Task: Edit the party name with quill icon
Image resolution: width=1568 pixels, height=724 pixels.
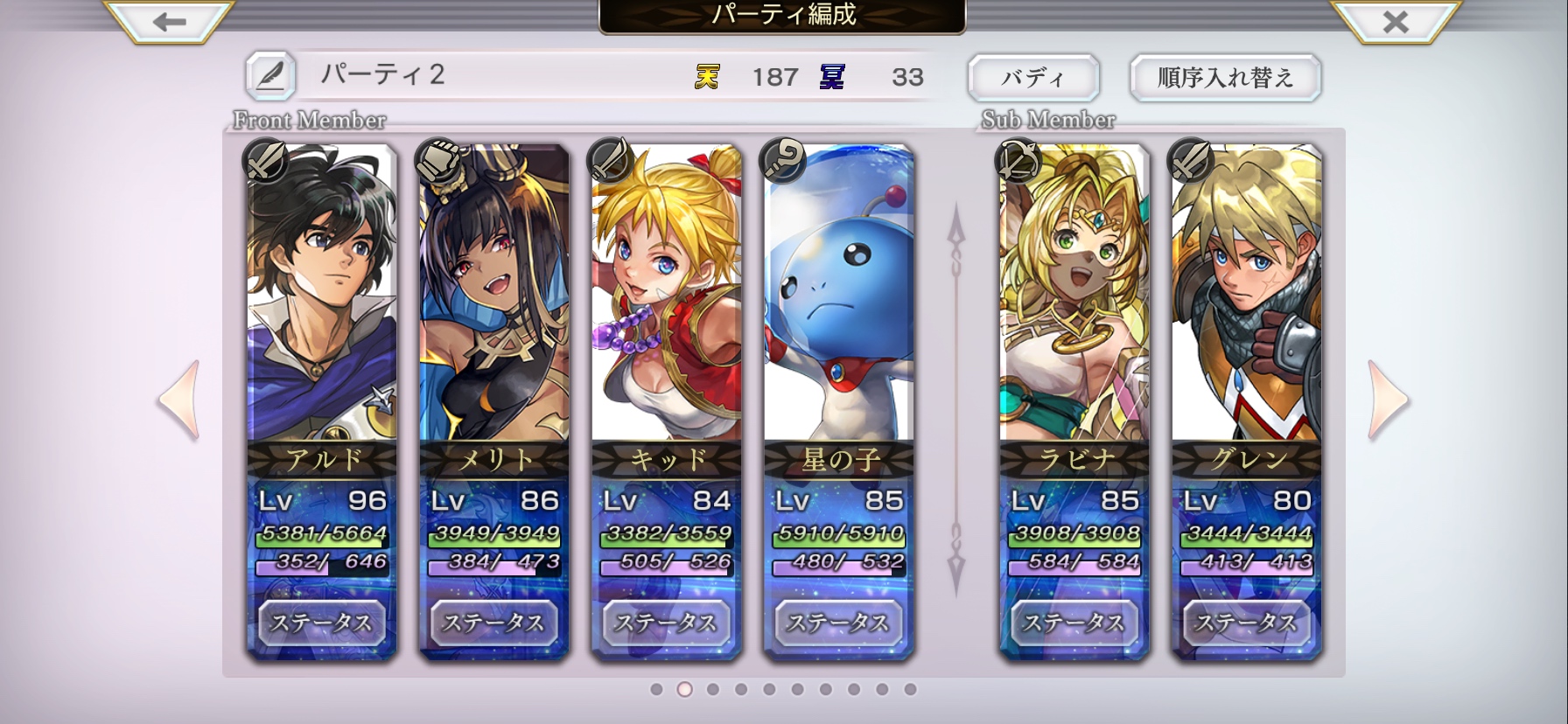Action: (269, 76)
